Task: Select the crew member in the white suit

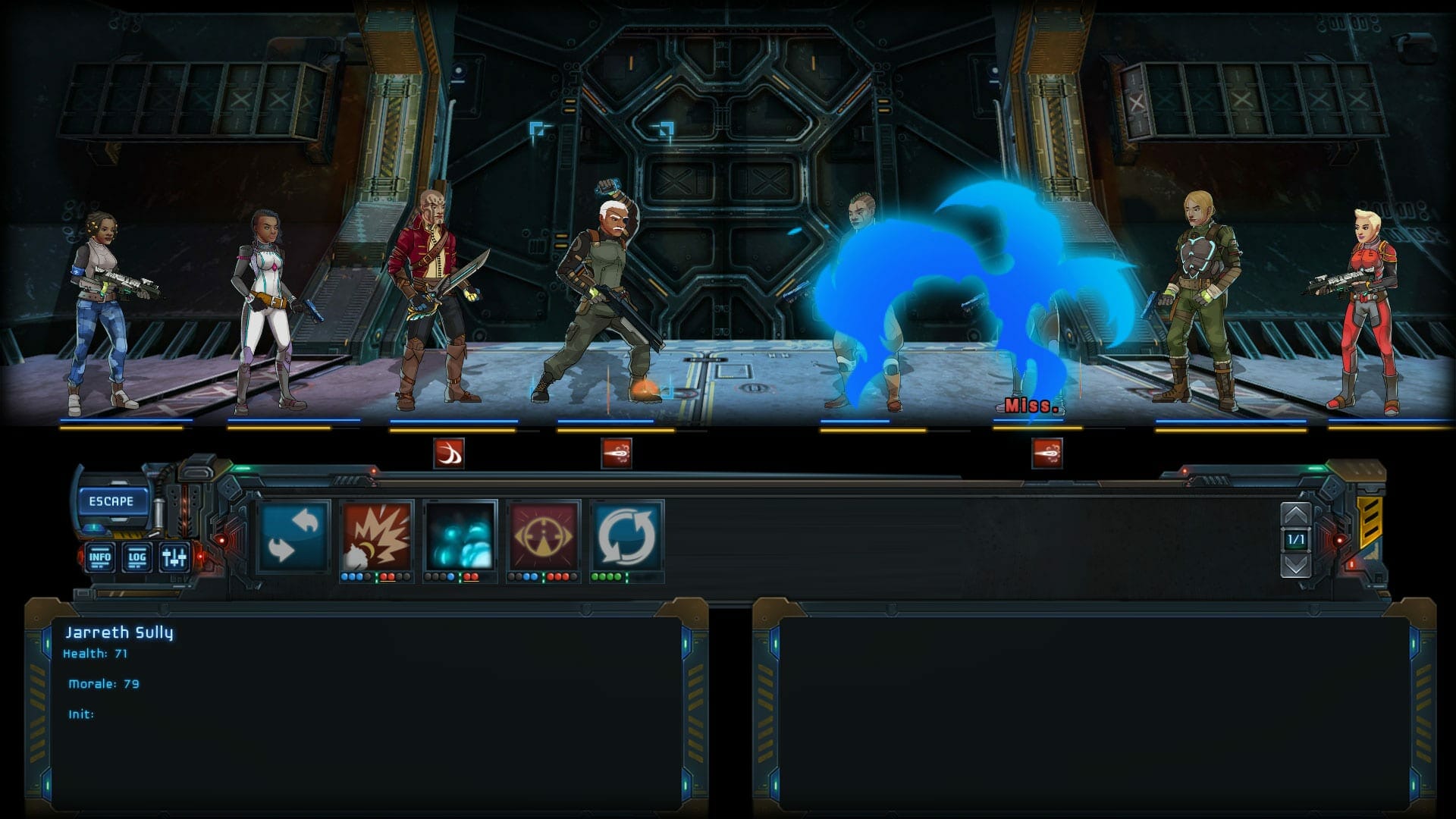Action: [269, 303]
